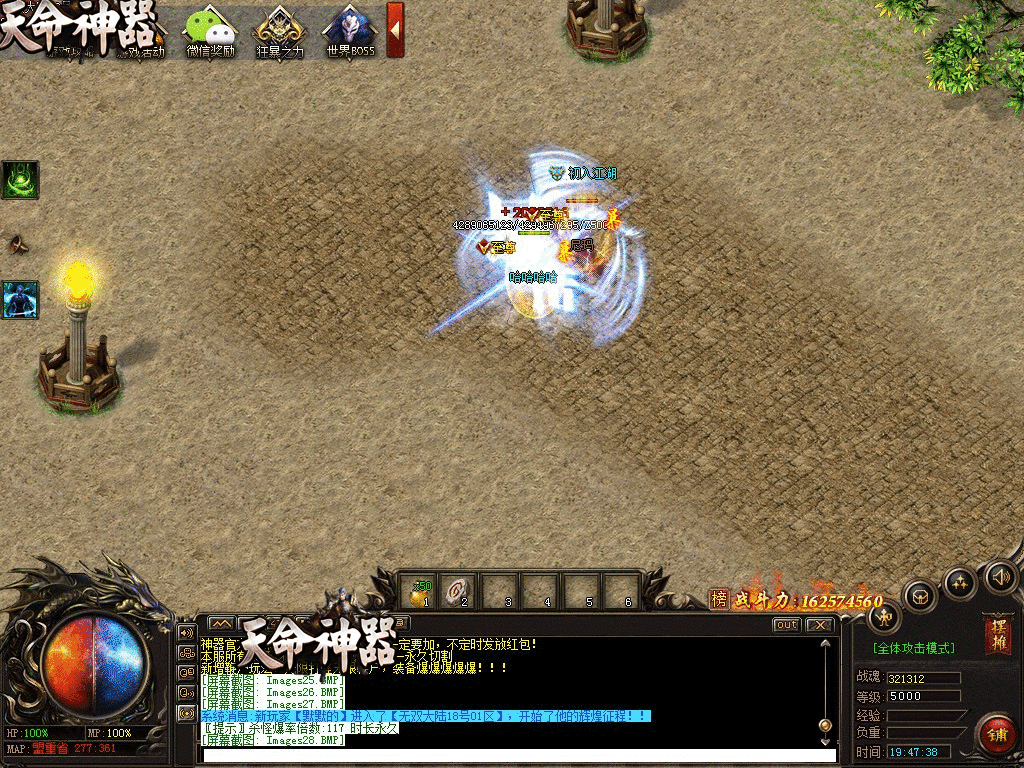This screenshot has height=768, width=1024.
Task: Open the skills three-star round button
Action: pos(960,583)
